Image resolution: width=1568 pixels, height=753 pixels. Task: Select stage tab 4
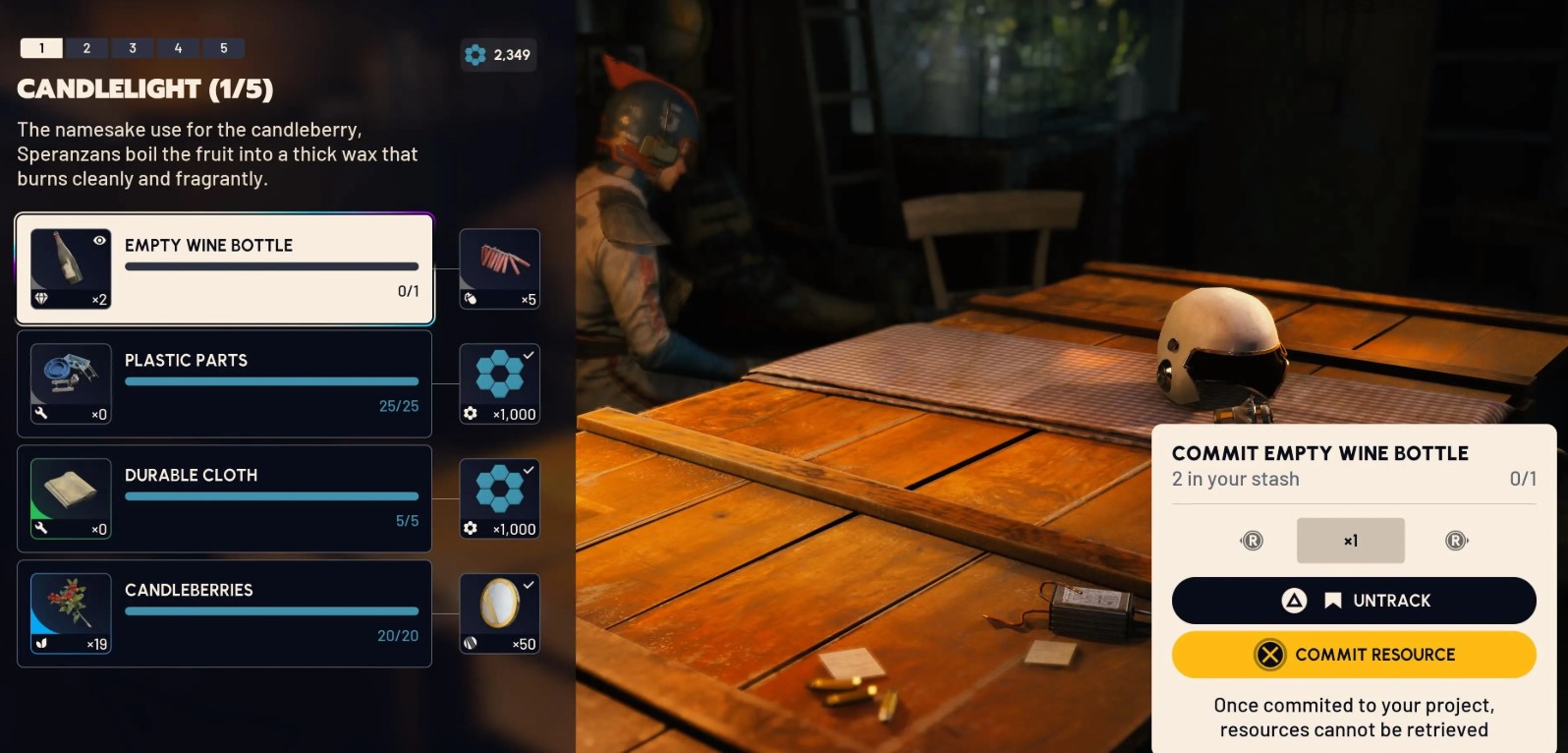point(178,48)
